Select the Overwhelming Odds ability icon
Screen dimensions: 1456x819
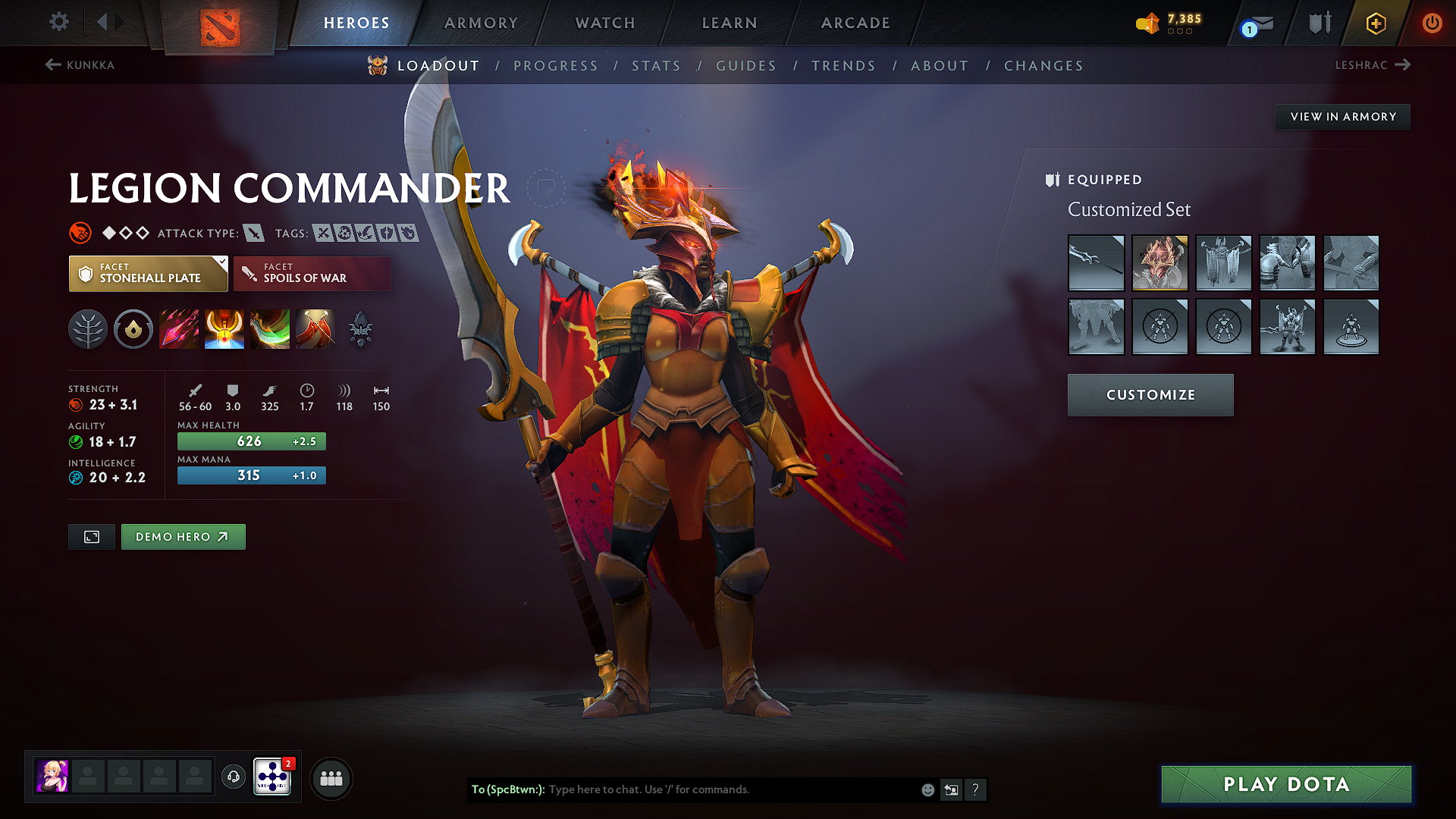tap(179, 328)
